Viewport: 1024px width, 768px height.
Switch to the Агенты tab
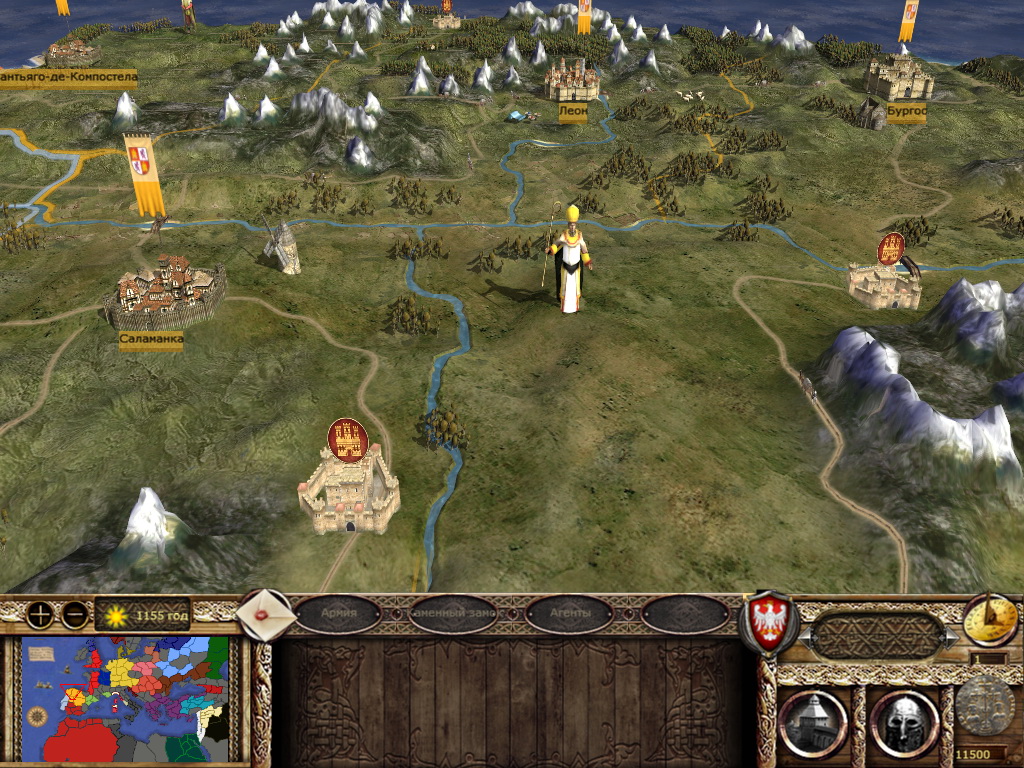click(x=569, y=613)
